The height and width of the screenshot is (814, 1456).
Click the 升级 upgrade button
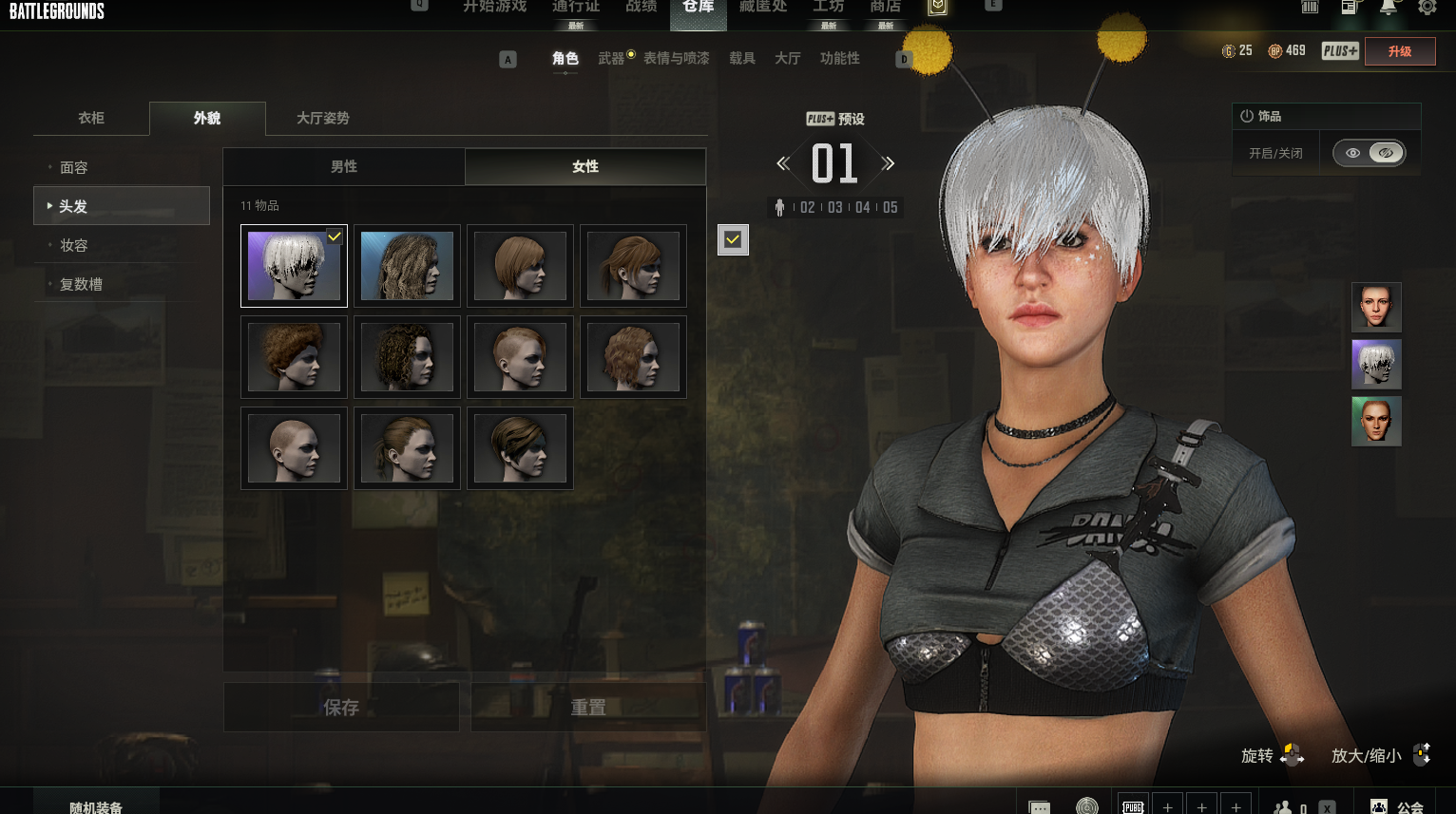[1399, 51]
